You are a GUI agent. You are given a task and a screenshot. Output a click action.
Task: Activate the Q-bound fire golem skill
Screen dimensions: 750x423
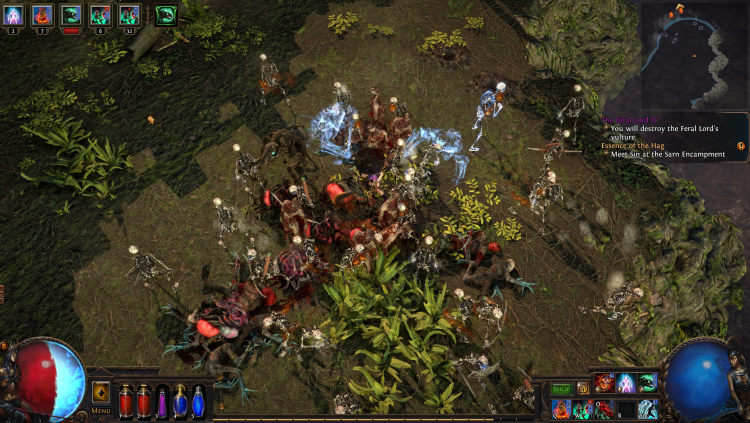[x=560, y=408]
